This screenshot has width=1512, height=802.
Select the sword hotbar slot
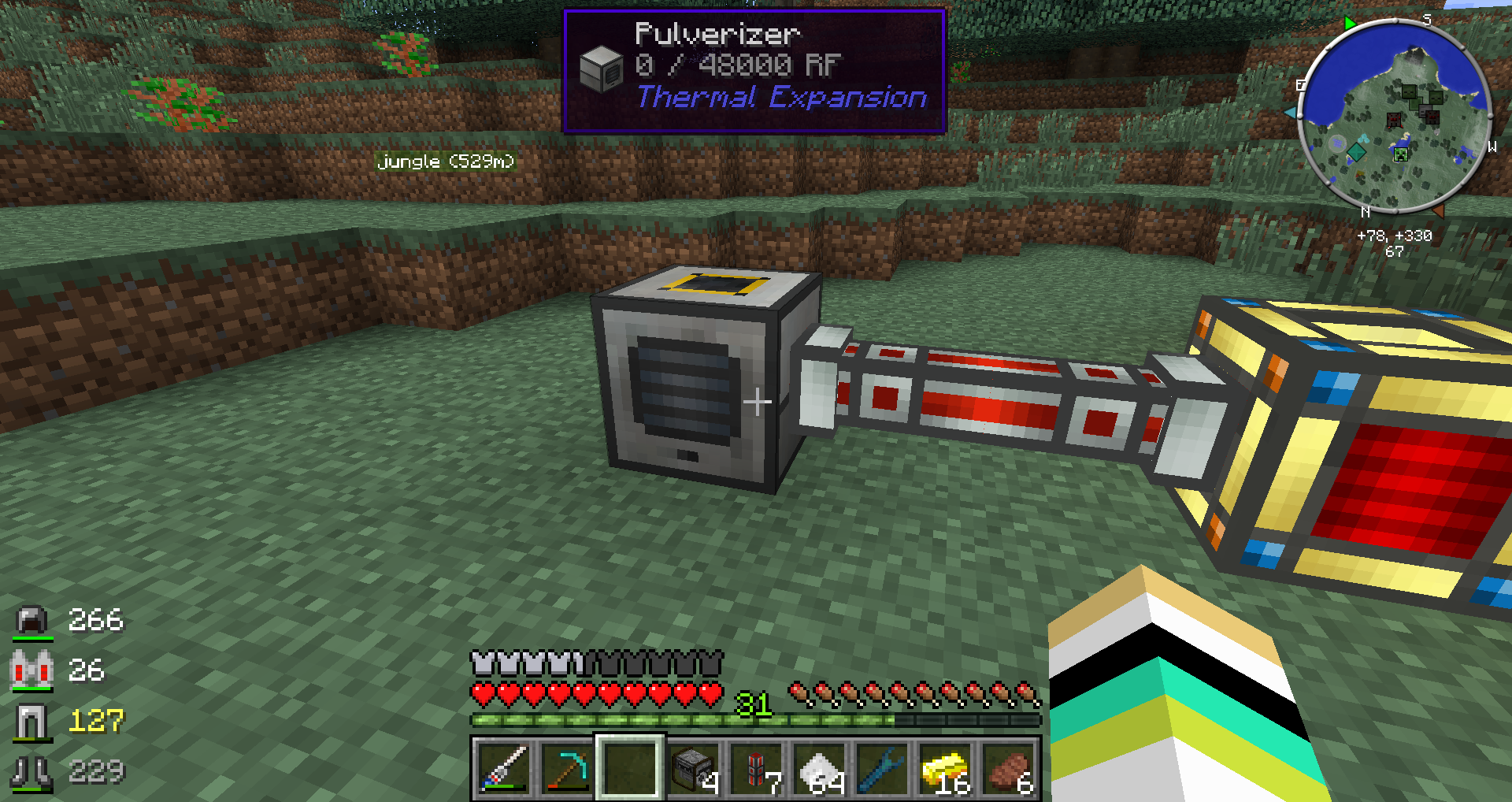[x=502, y=767]
